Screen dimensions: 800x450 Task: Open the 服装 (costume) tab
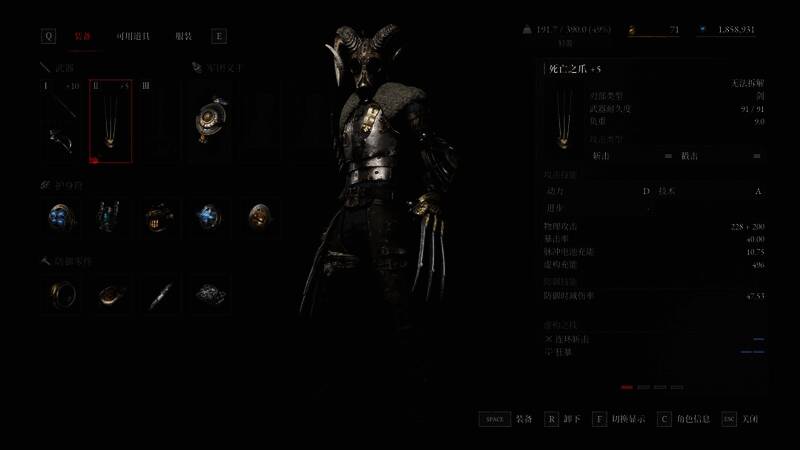(x=183, y=36)
